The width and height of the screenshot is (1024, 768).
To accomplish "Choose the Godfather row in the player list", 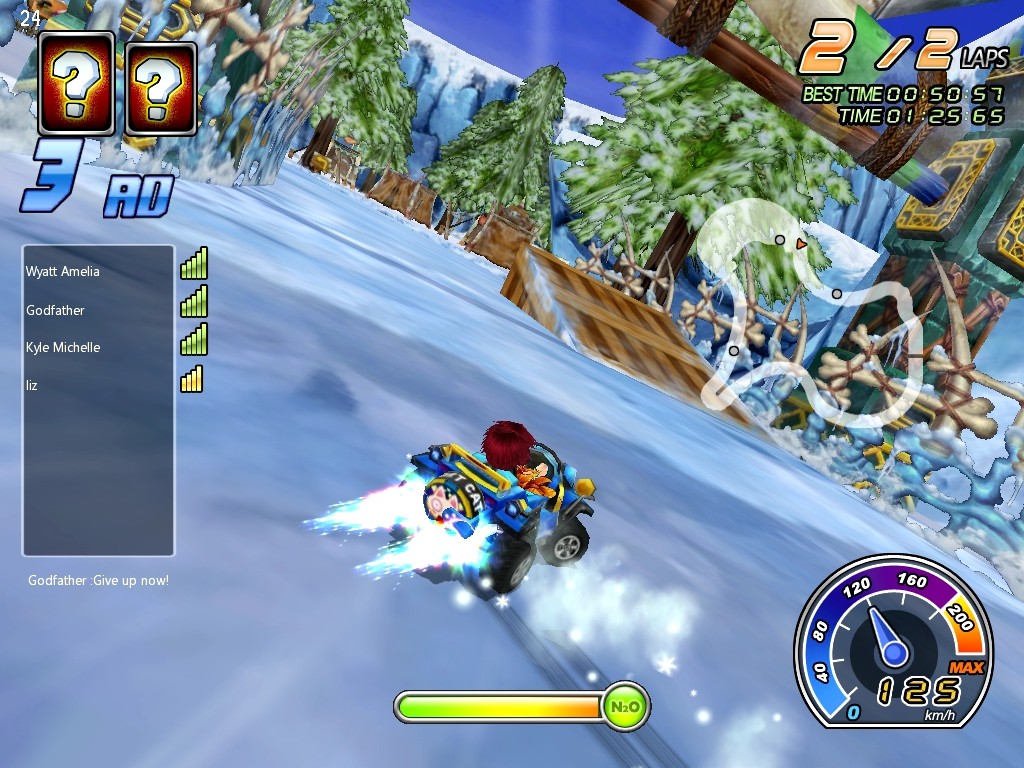I will pos(56,310).
